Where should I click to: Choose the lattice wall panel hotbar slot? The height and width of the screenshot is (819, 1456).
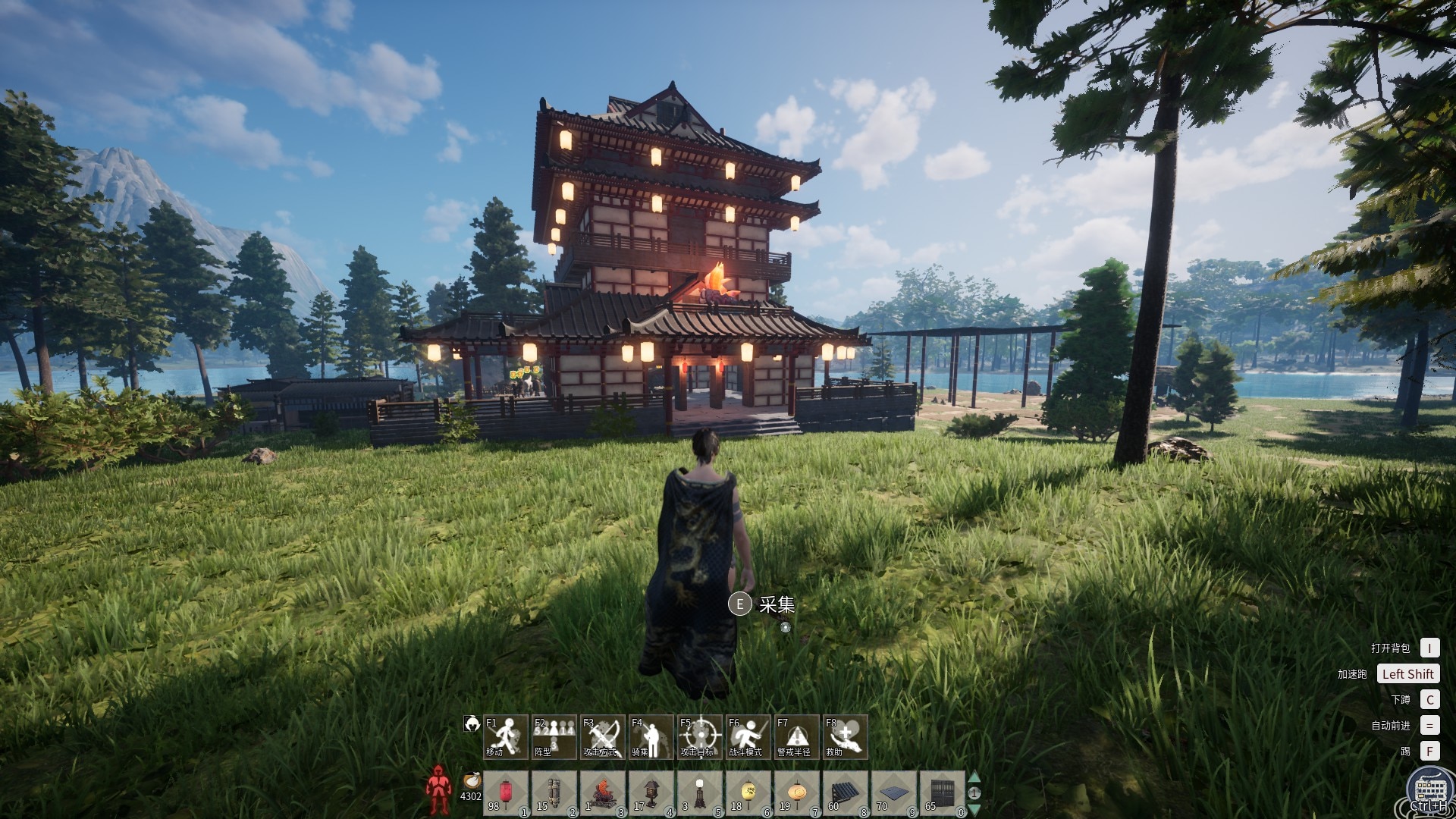click(943, 793)
